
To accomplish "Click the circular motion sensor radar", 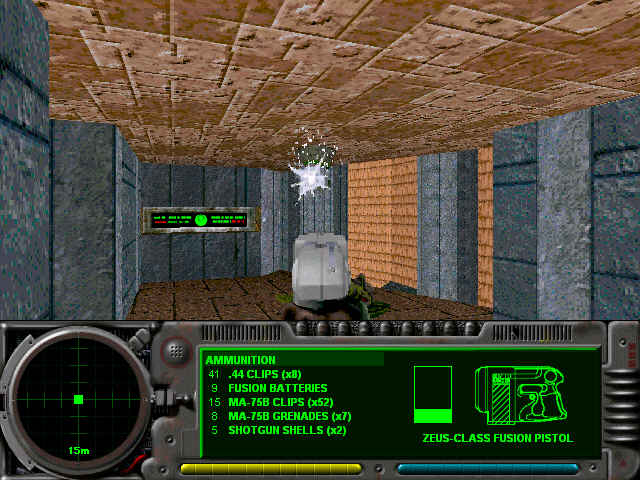I will click(x=77, y=399).
